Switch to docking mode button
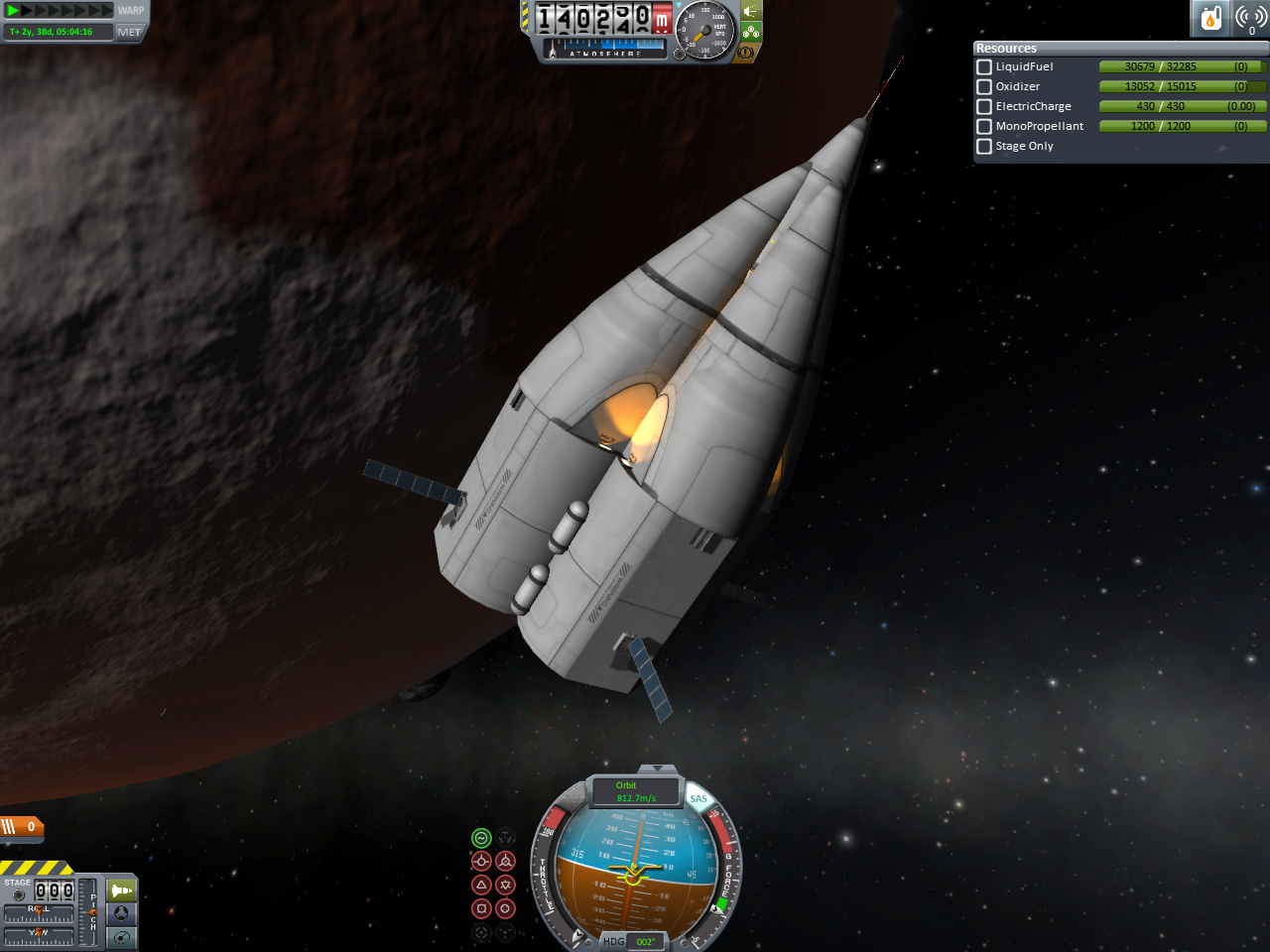This screenshot has height=952, width=1270. point(122,913)
